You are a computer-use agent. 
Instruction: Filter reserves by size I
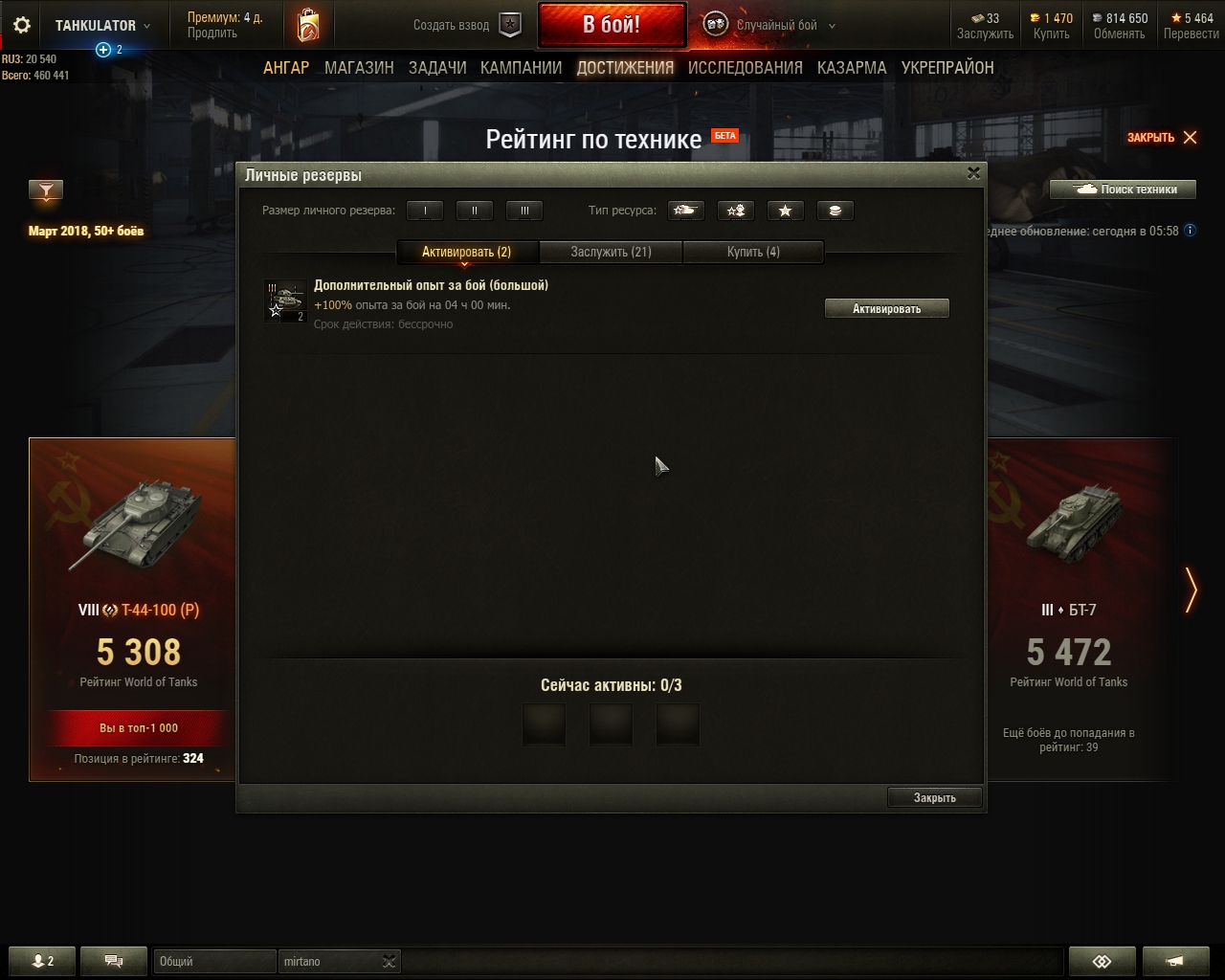point(425,211)
